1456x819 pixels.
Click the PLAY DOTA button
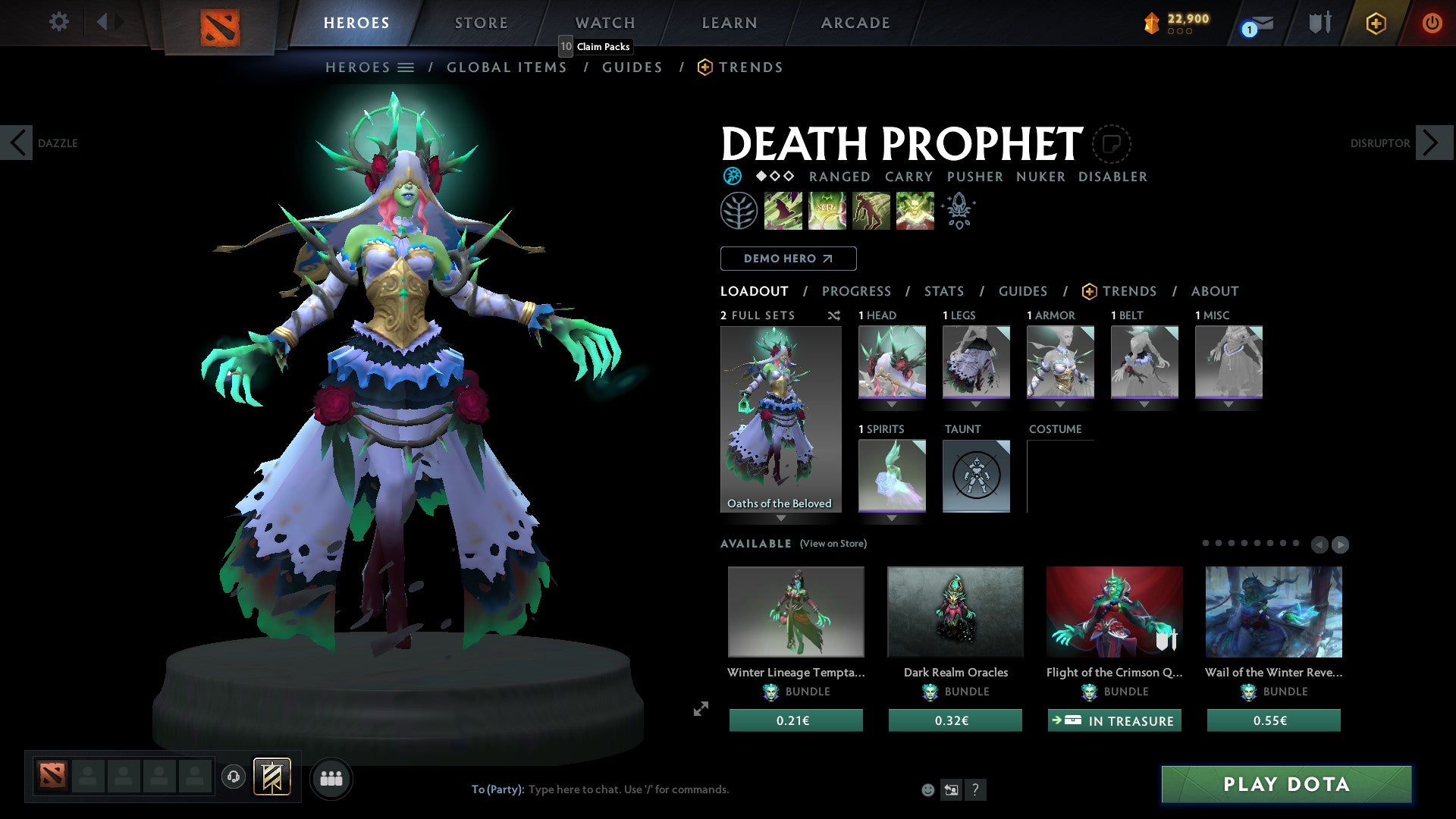point(1287,785)
